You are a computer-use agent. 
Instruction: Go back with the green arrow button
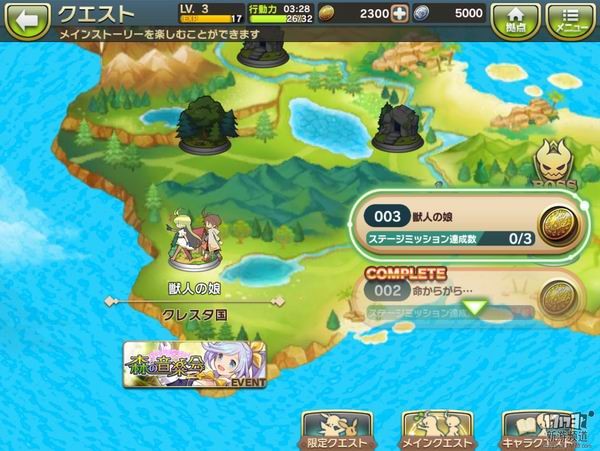coord(26,17)
